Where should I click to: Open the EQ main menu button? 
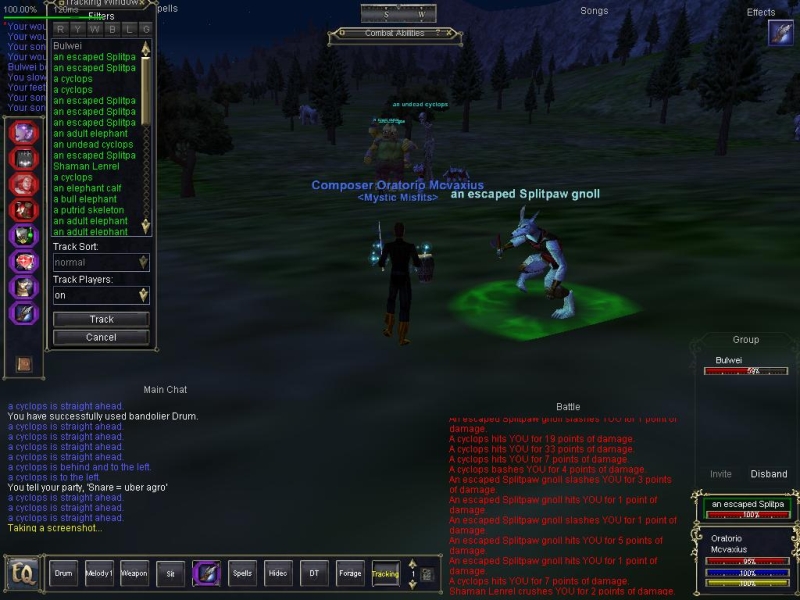21,574
